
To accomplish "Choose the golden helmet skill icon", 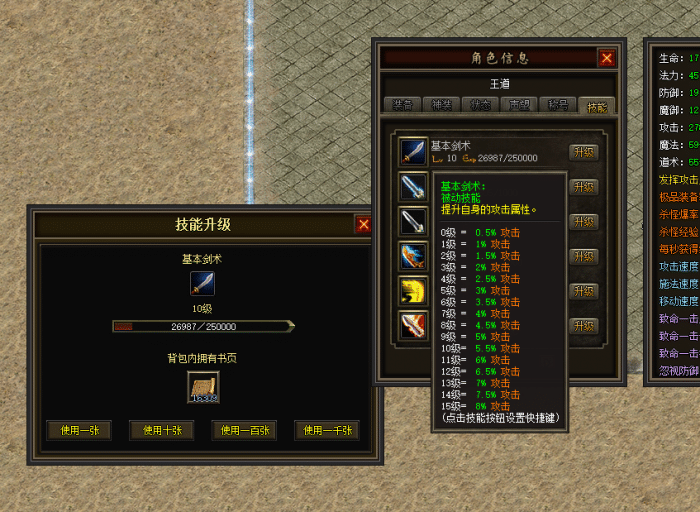I will 413,291.
